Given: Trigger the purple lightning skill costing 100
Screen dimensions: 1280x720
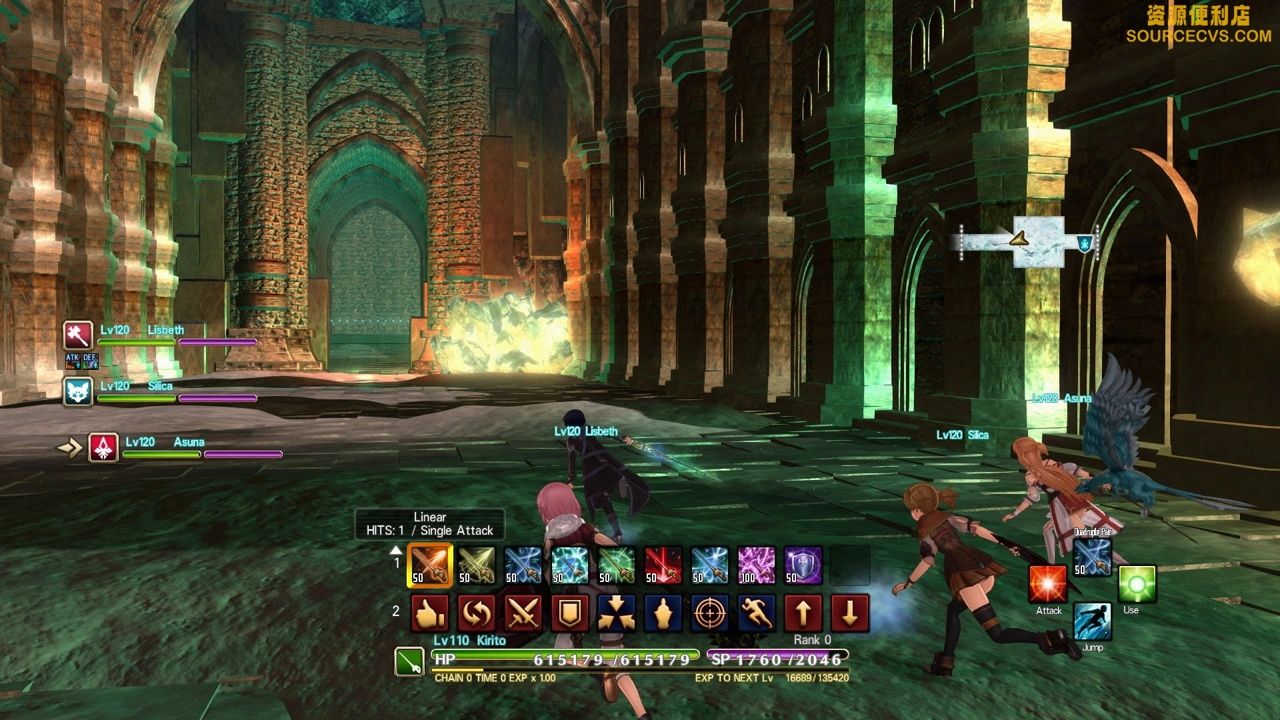Looking at the screenshot, I should pyautogui.click(x=756, y=565).
